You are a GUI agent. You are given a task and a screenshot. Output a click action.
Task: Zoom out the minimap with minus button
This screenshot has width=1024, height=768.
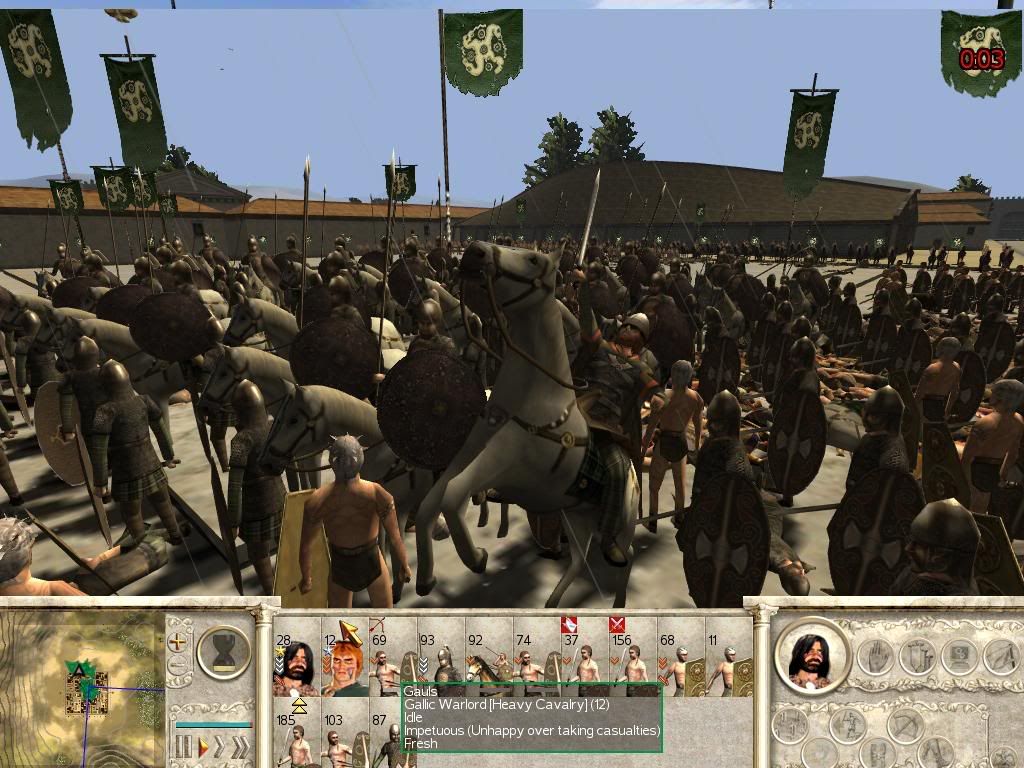(178, 667)
